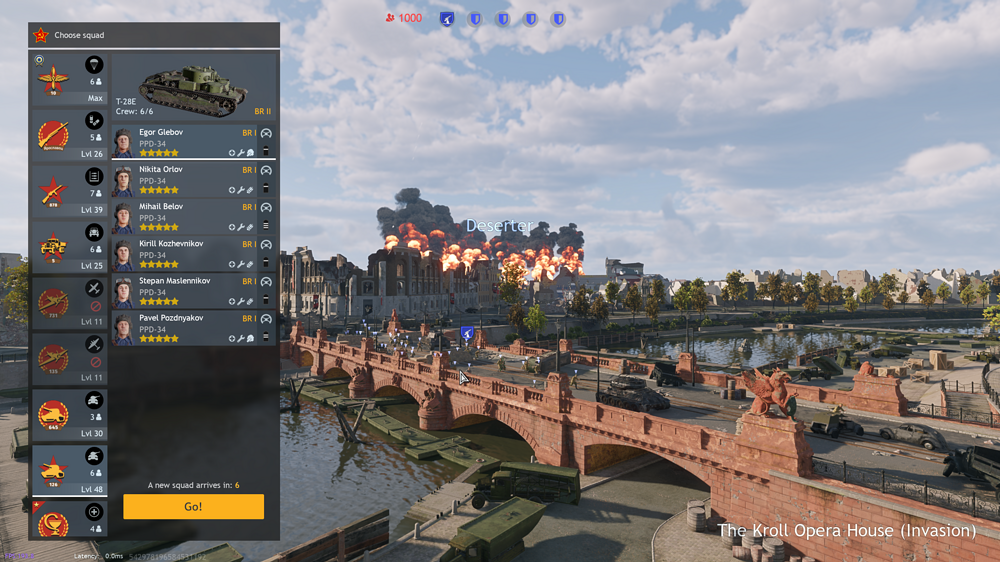Choose the medic squad with four soldiers
Screen dimensions: 1000x562
[x=69, y=519]
